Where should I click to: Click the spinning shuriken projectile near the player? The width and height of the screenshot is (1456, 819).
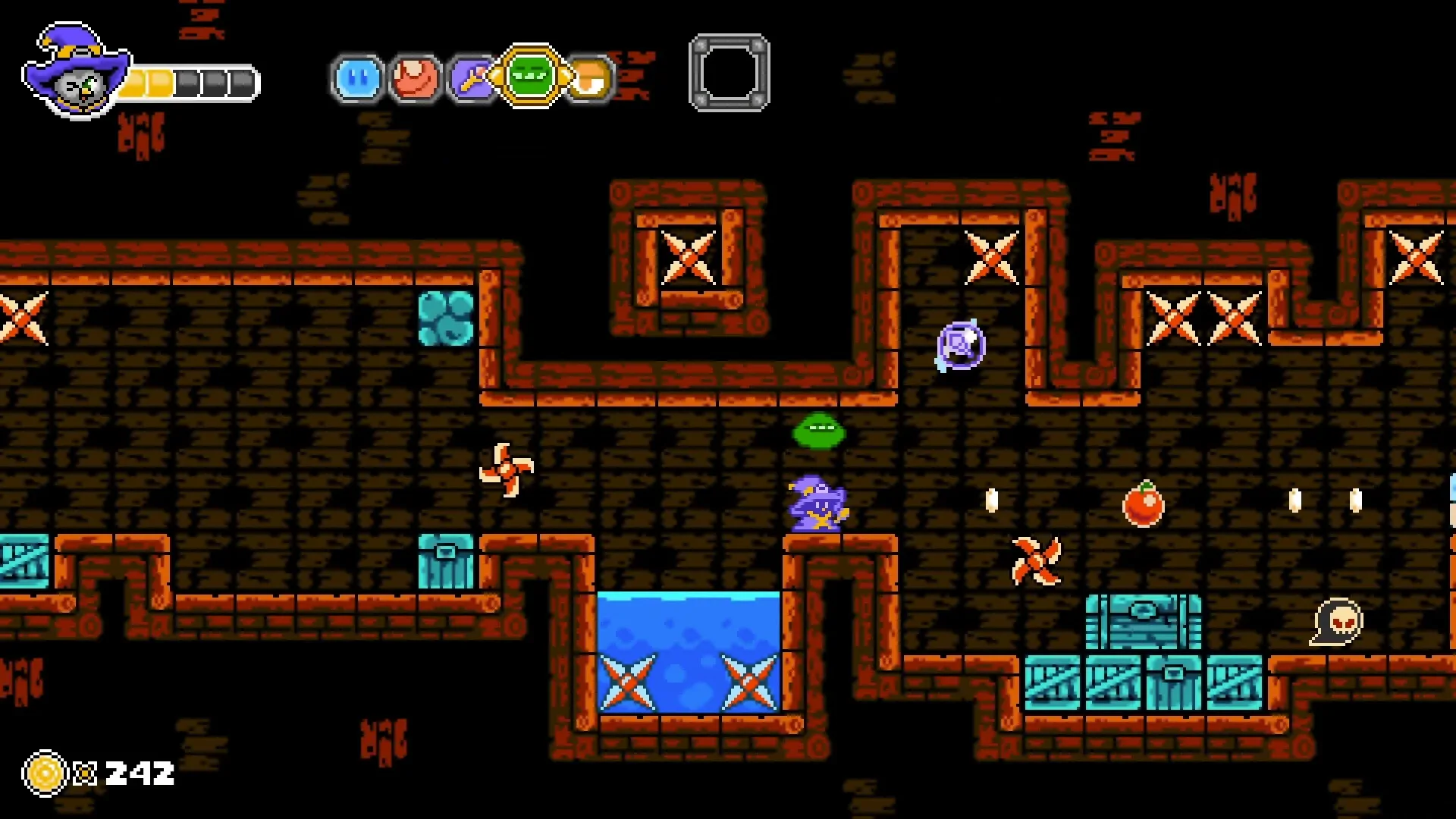pyautogui.click(x=1036, y=560)
